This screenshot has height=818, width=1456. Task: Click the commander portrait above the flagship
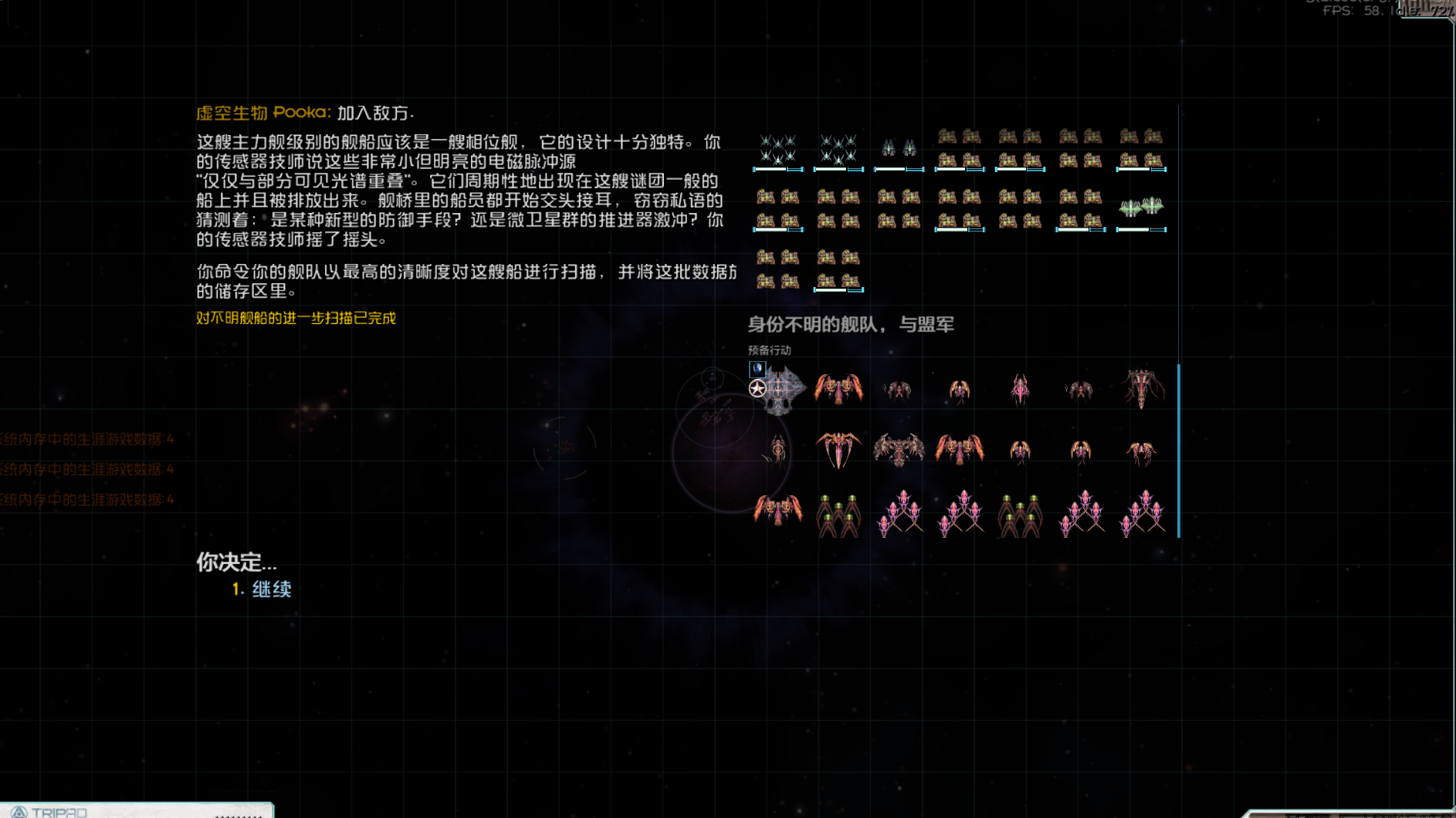[757, 370]
